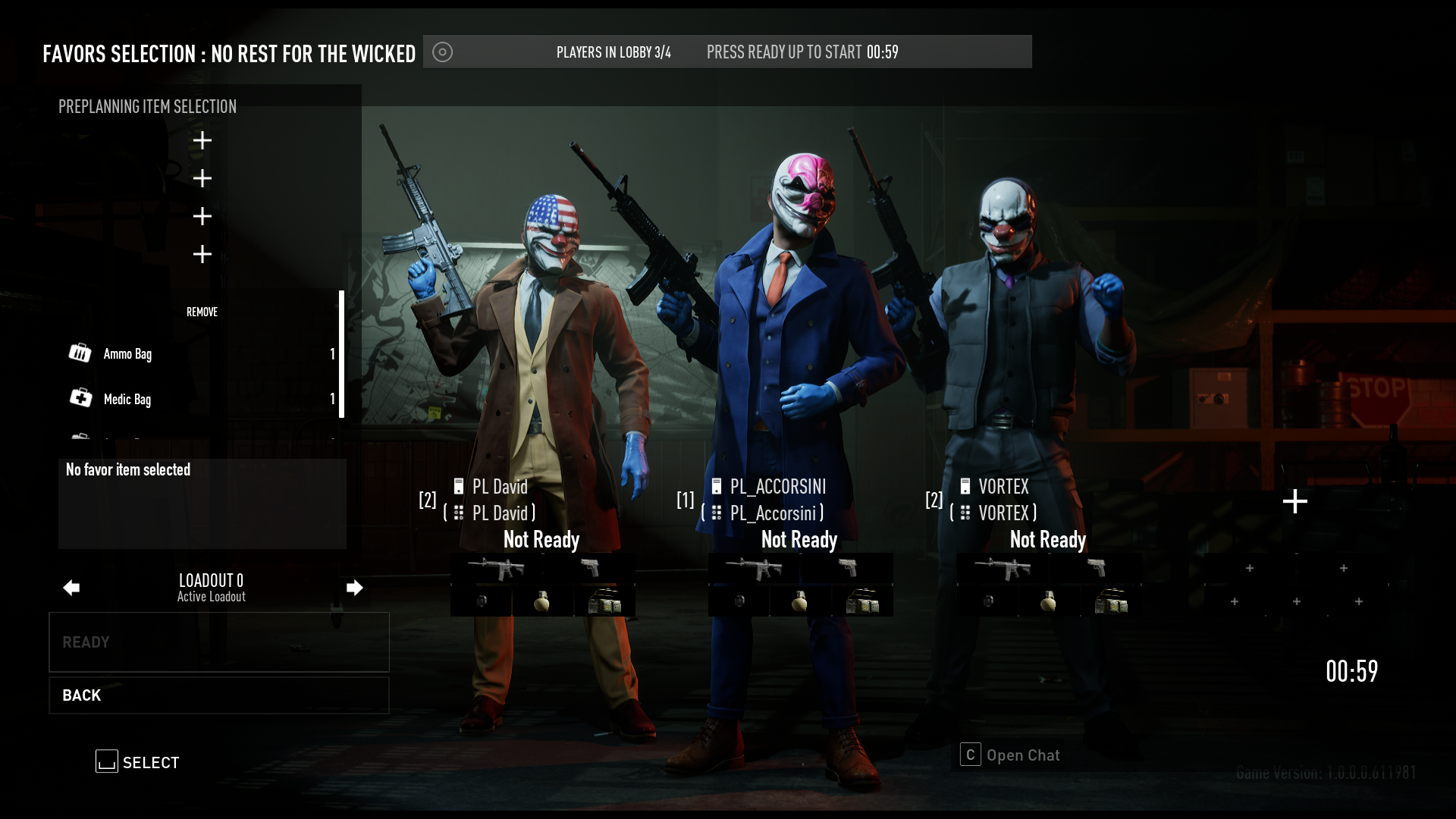Open Chat with the chat button
The image size is (1456, 819).
[1022, 755]
